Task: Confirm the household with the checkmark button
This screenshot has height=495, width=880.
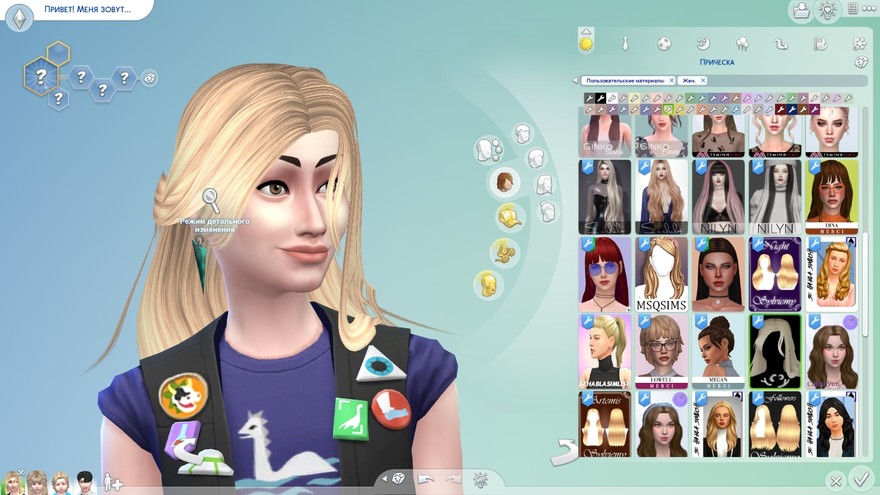Action: coord(859,478)
